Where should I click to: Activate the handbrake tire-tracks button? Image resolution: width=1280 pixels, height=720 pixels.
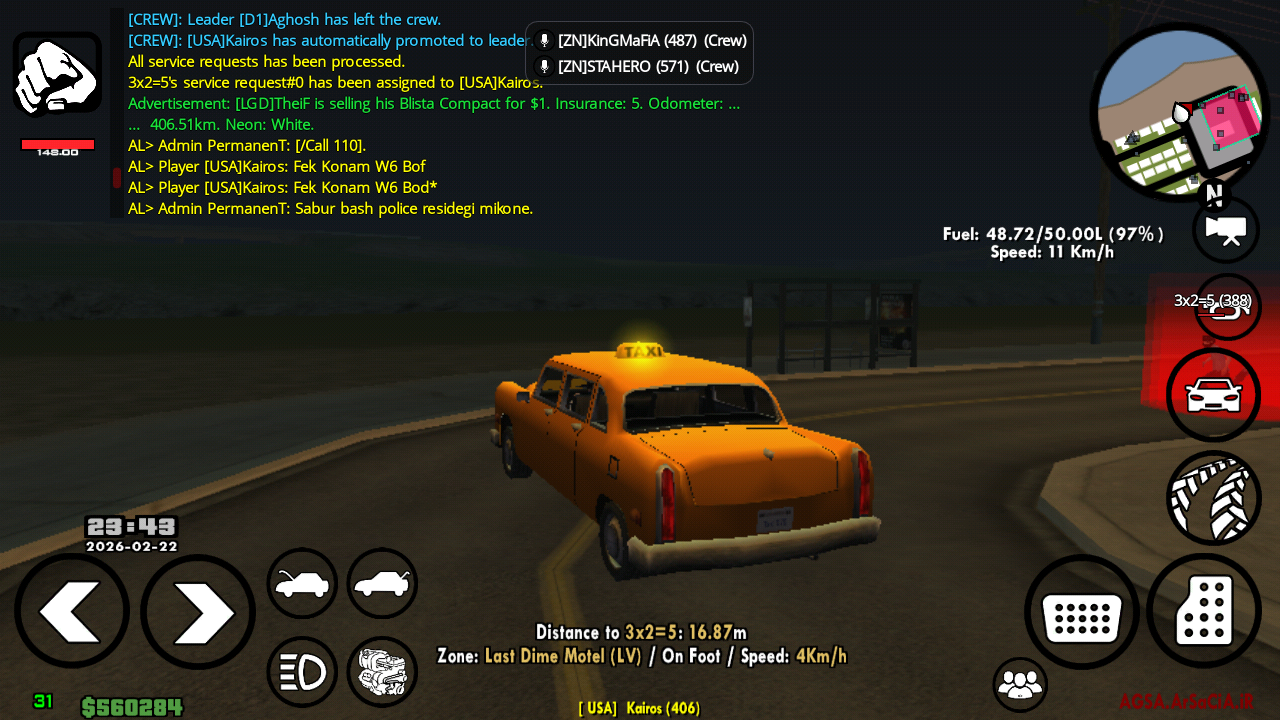(1213, 497)
